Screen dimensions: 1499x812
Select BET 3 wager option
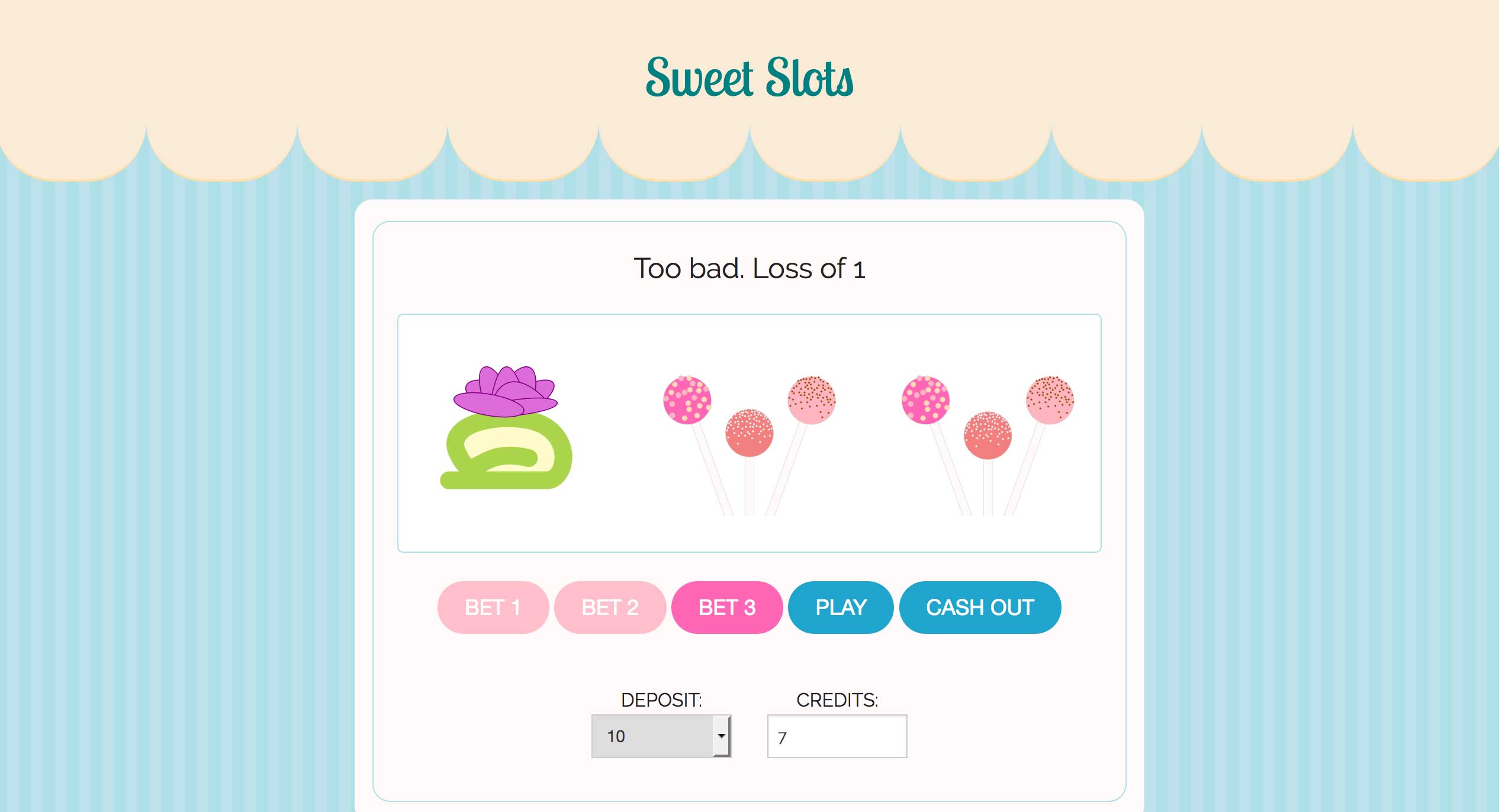pos(726,607)
